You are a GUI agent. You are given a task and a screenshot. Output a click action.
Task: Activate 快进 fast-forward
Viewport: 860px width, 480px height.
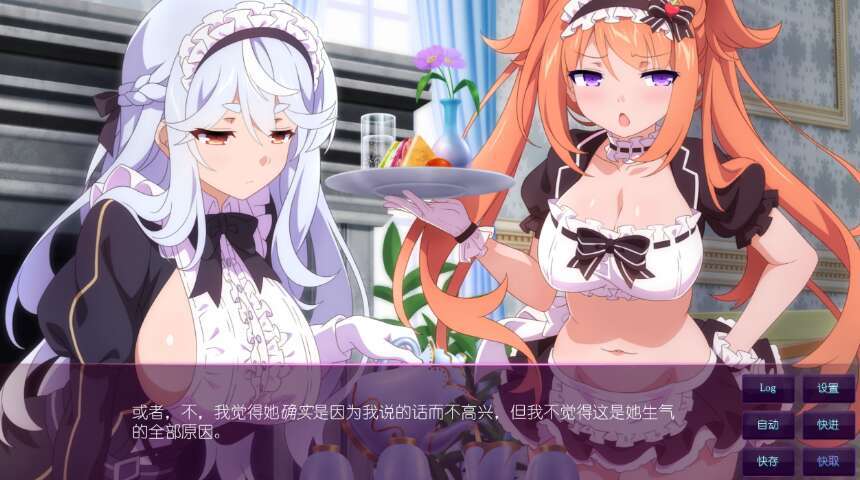coord(828,424)
